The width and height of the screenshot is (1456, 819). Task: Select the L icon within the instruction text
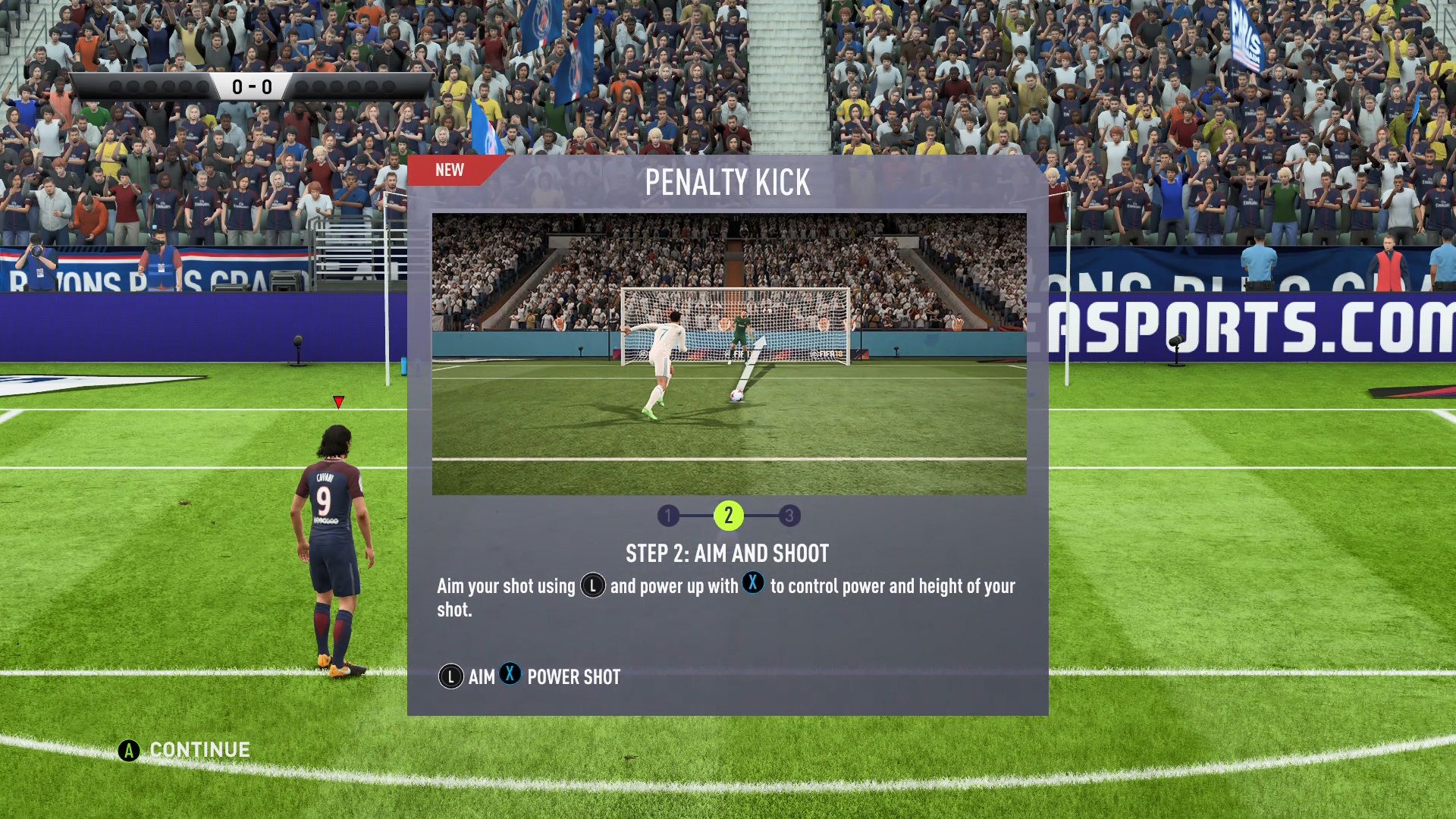point(591,585)
